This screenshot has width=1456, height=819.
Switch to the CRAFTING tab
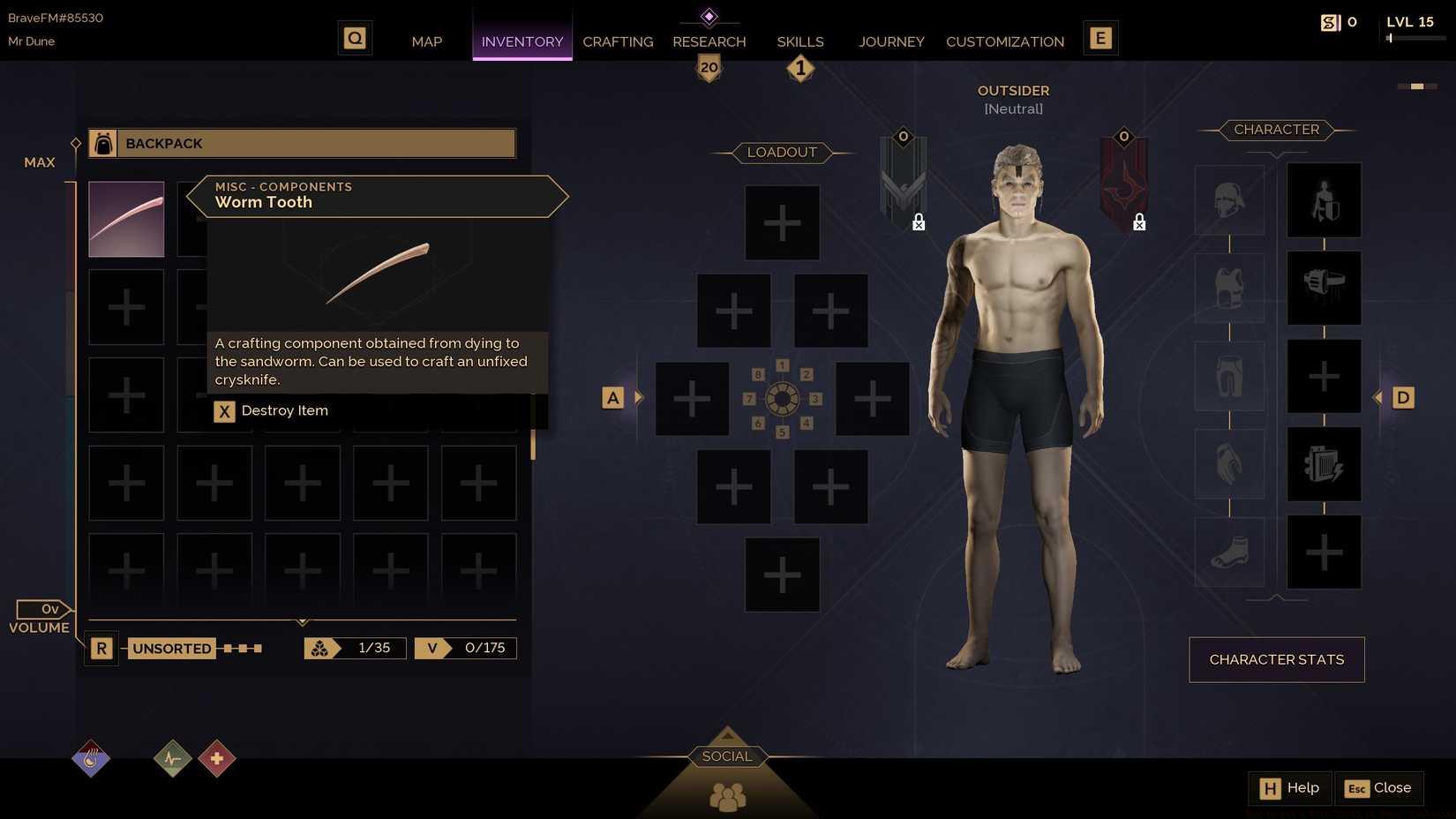coord(618,41)
